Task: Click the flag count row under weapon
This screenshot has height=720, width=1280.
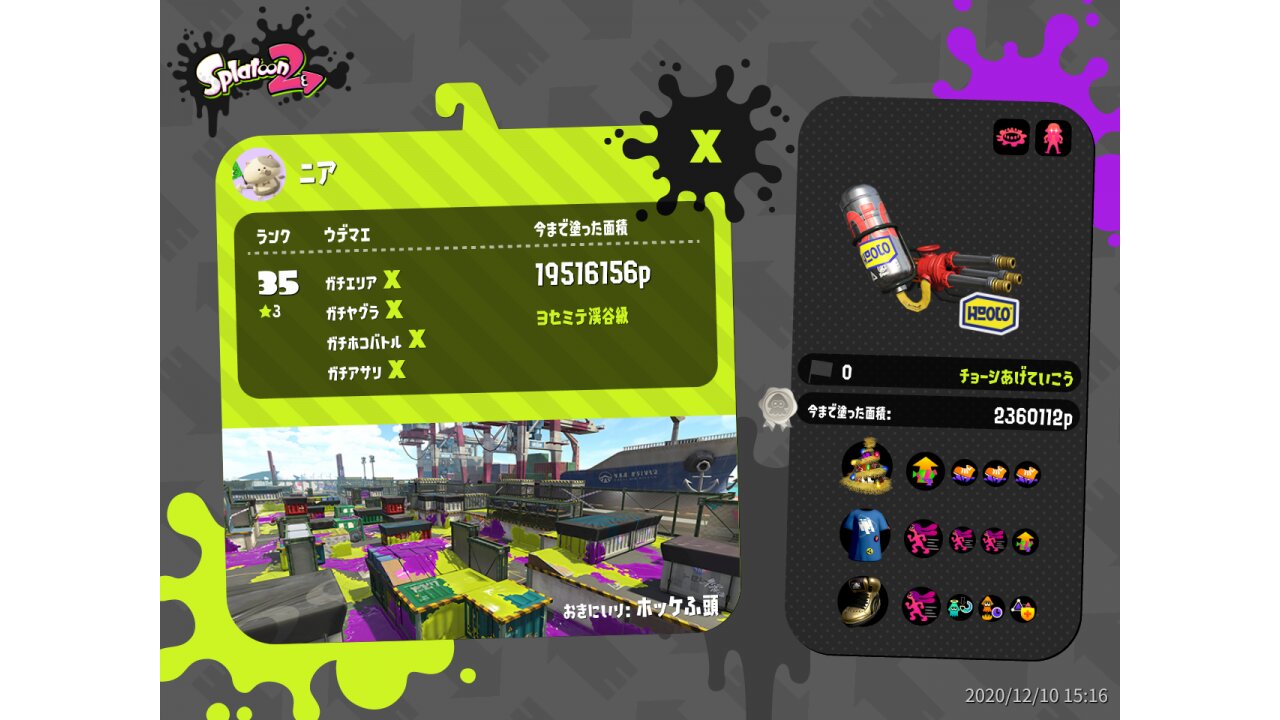Action: [938, 372]
